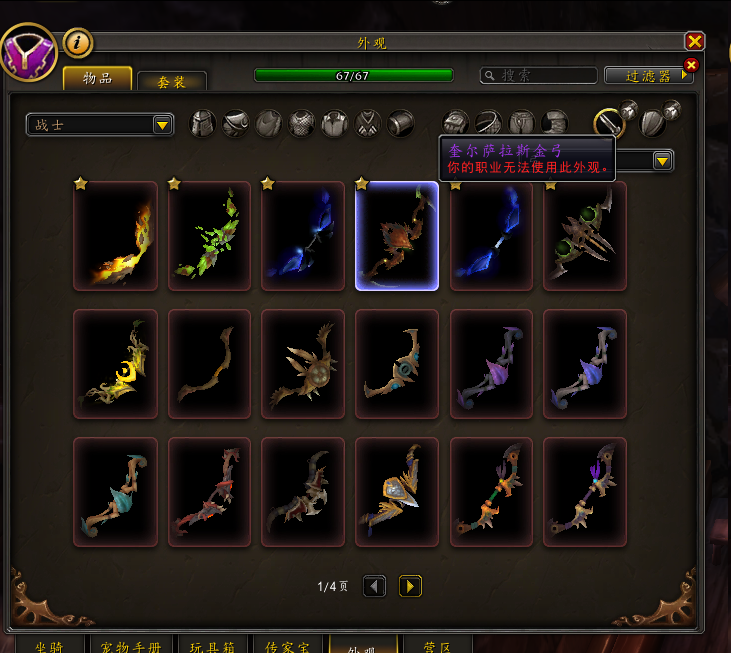Choose the green leafy bow appearance
This screenshot has width=731, height=653.
(x=209, y=236)
